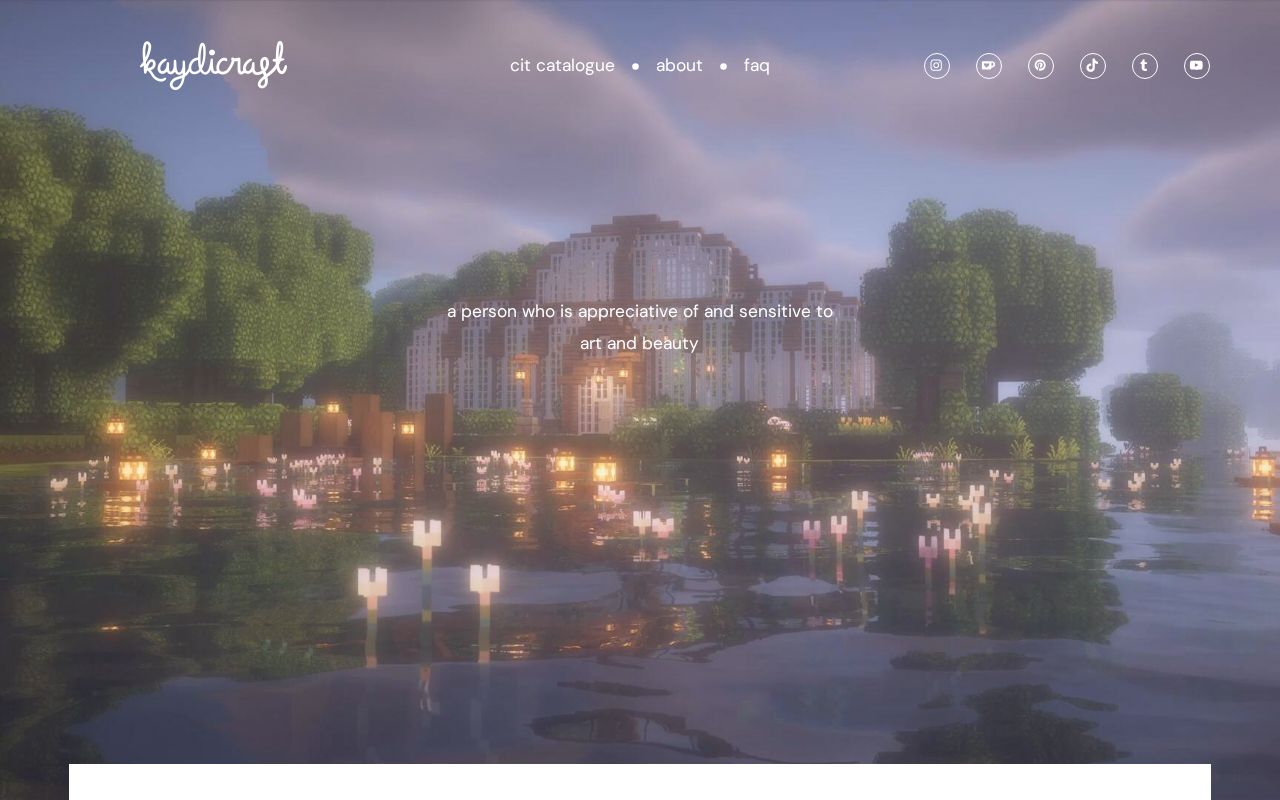This screenshot has width=1280, height=800.
Task: Open kaydicraft's Tumblr "t" badge
Action: (x=1145, y=65)
